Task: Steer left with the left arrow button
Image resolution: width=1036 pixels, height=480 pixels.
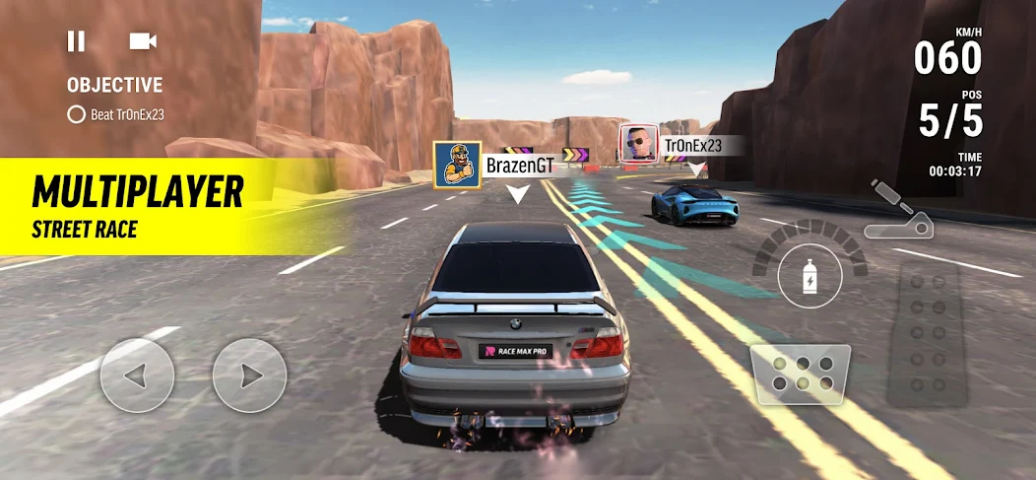Action: (x=137, y=376)
